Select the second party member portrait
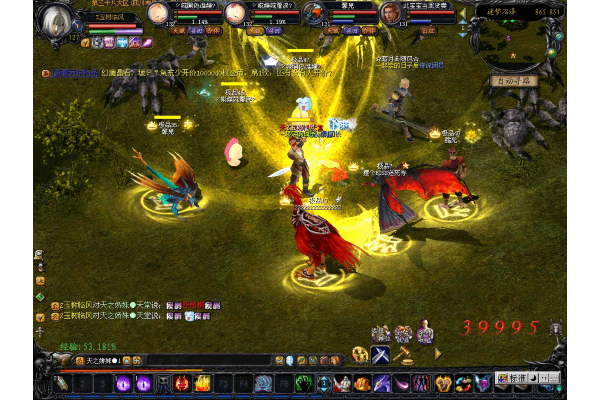 (235, 13)
